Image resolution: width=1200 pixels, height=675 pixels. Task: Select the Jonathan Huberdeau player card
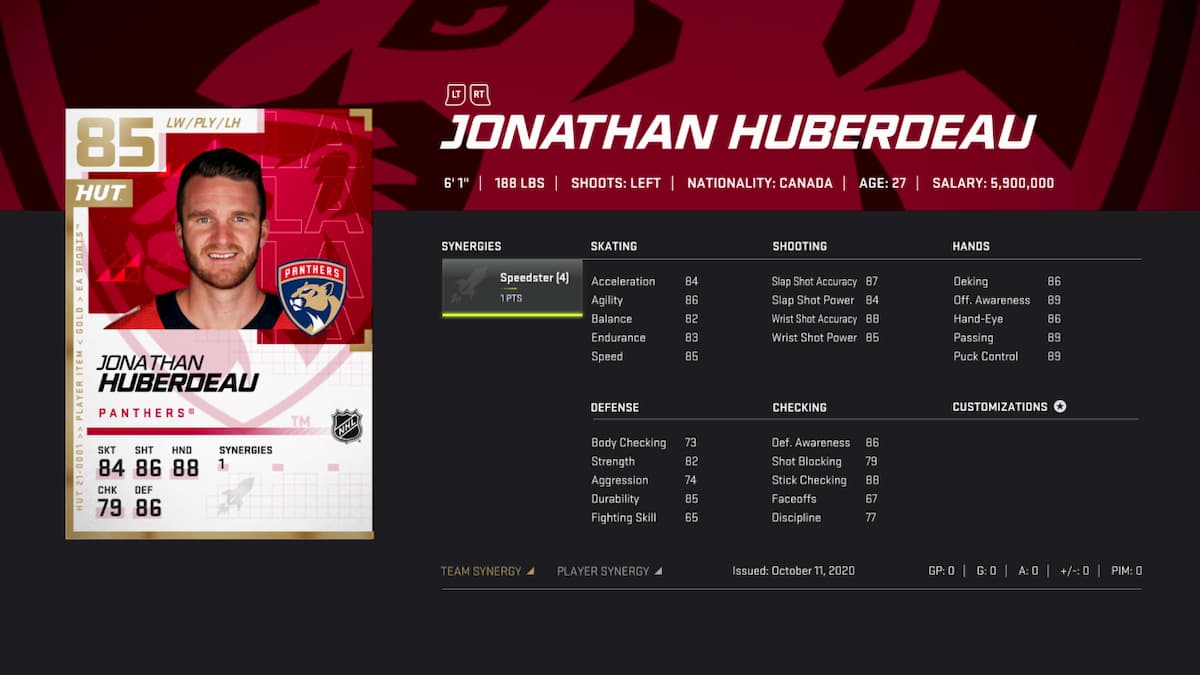(219, 323)
